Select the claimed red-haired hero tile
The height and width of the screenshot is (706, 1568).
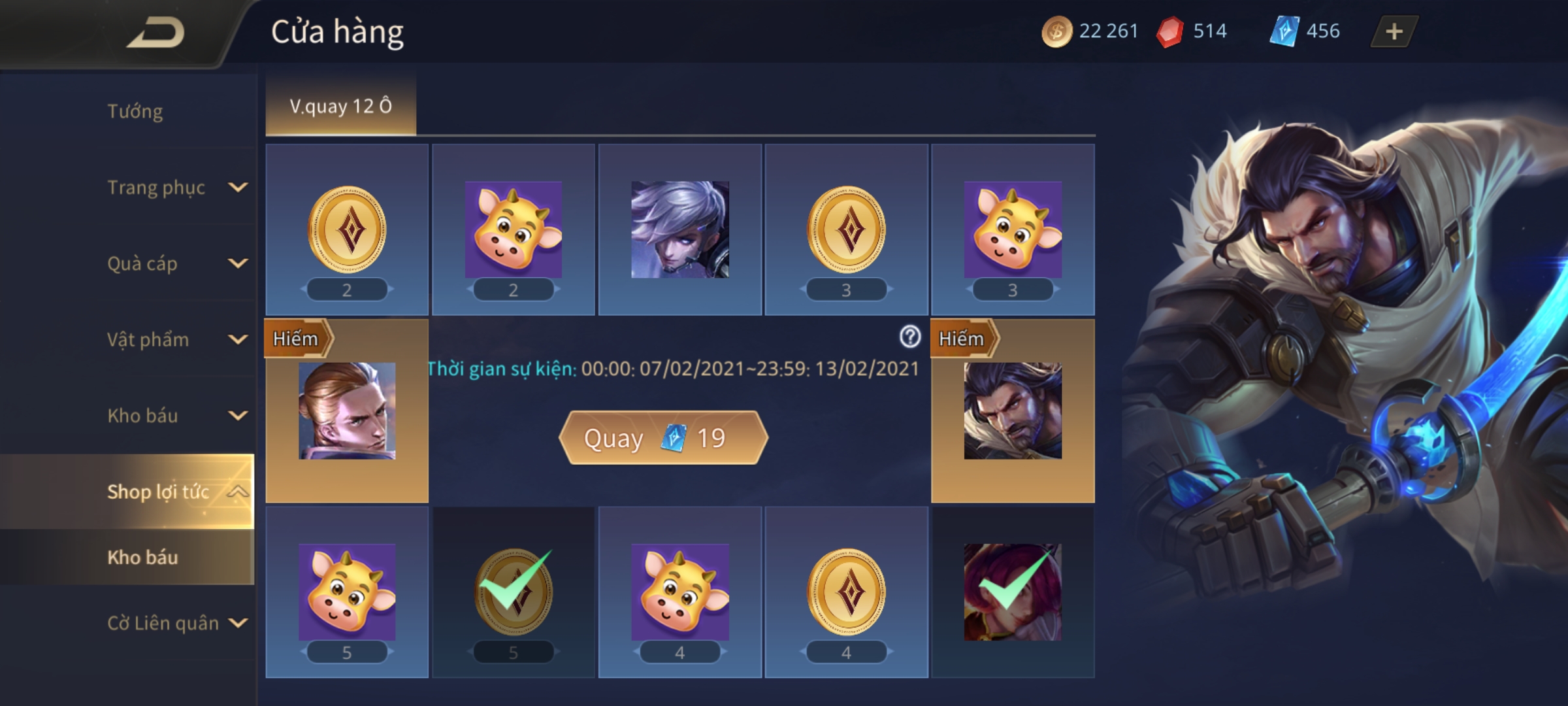point(1013,592)
